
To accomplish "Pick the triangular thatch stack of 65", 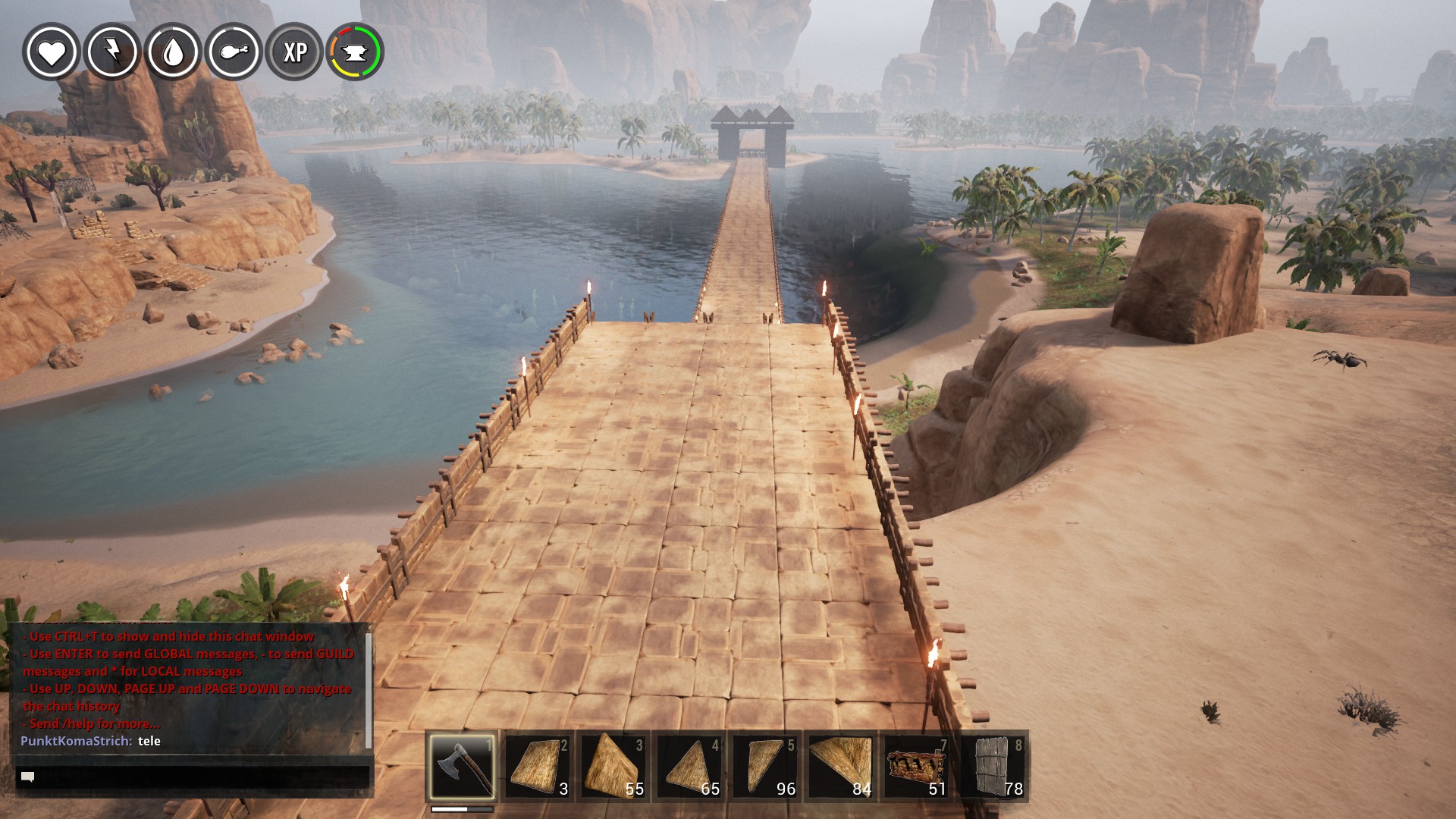I will [x=689, y=766].
